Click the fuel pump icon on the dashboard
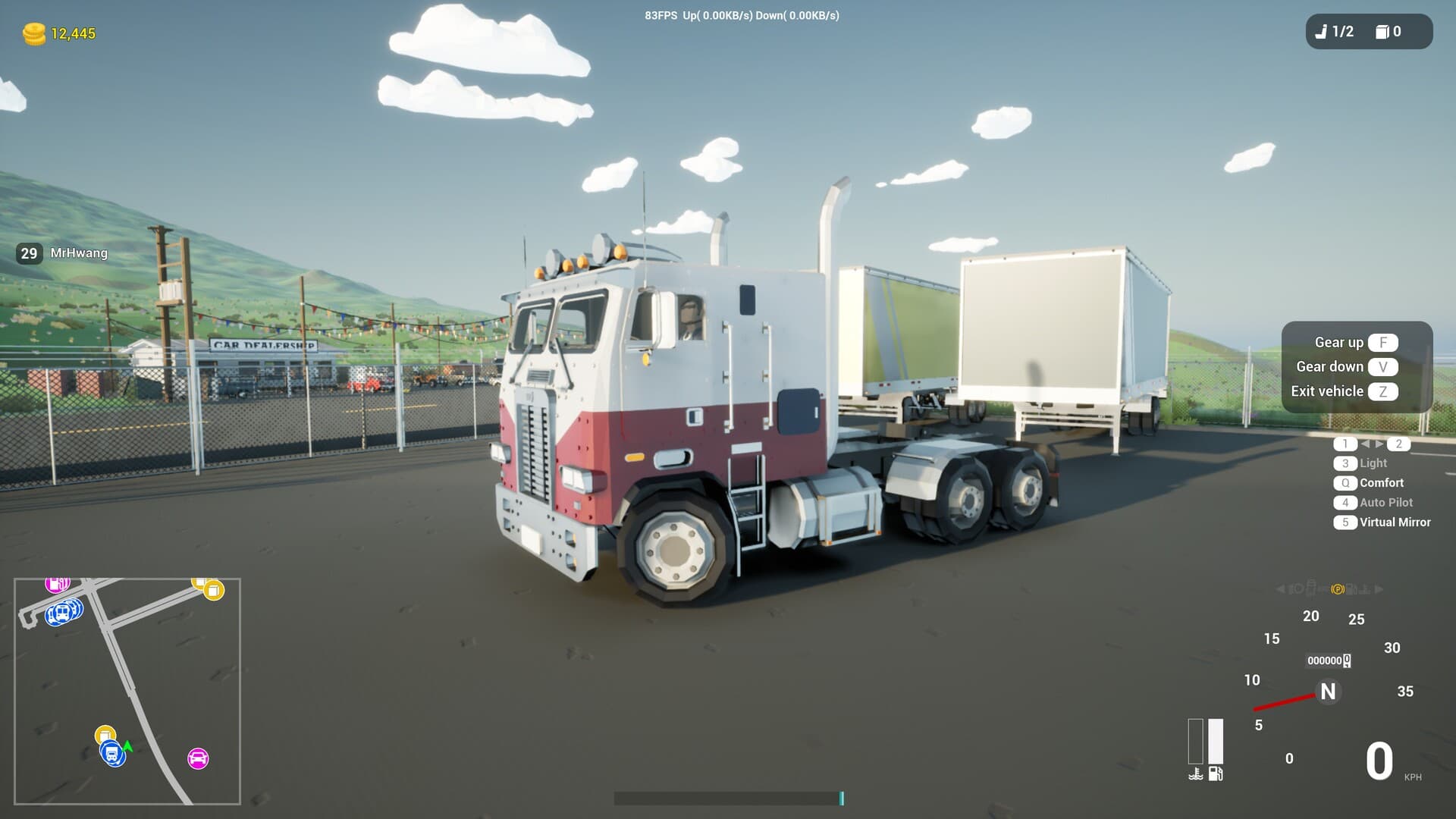1456x819 pixels. tap(1216, 773)
